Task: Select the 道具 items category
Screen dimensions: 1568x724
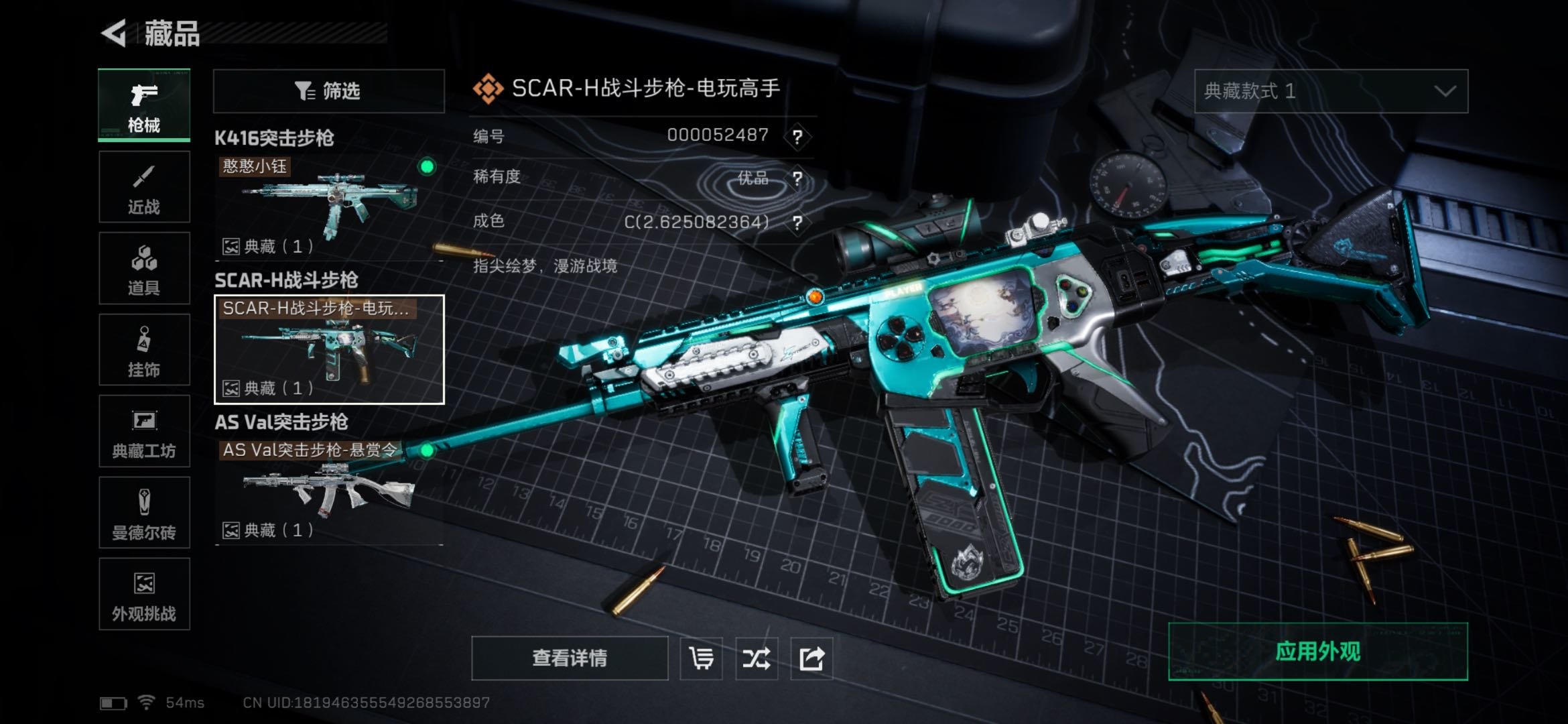Action: 144,269
